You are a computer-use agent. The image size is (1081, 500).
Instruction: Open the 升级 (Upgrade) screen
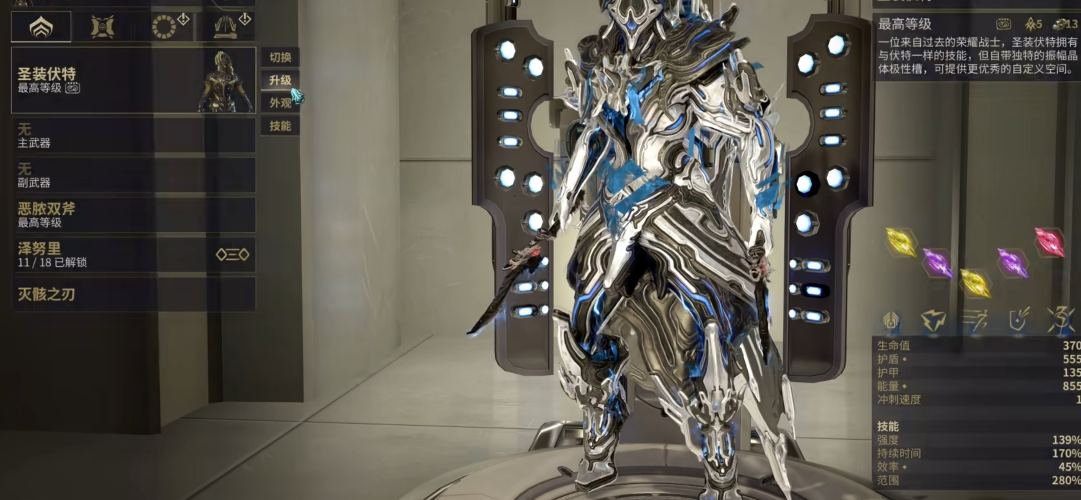click(x=280, y=80)
